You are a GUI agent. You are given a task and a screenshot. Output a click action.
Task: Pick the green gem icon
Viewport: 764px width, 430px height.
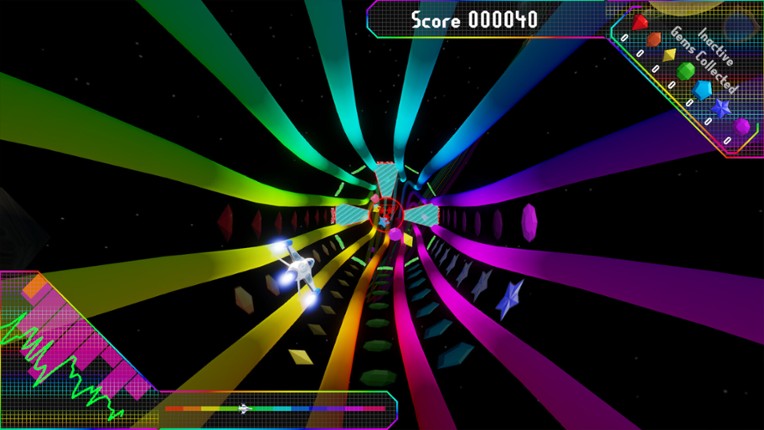click(686, 71)
